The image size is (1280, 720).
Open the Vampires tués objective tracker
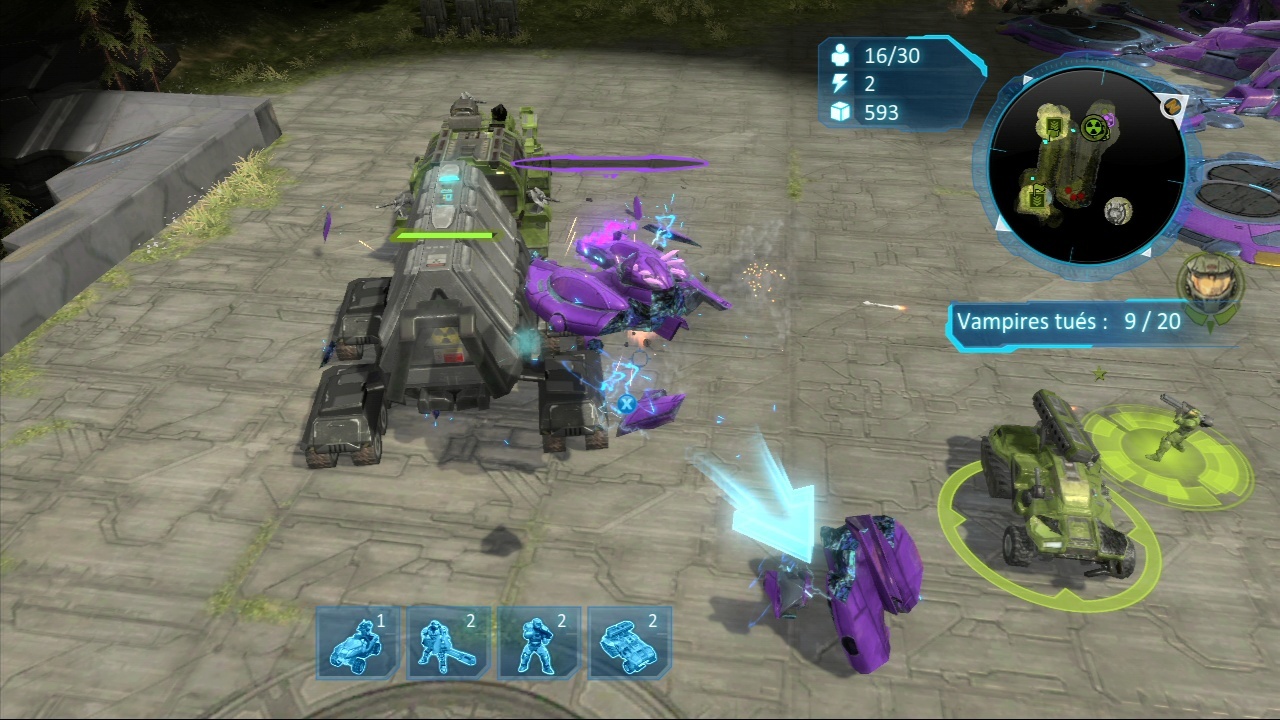[1068, 322]
